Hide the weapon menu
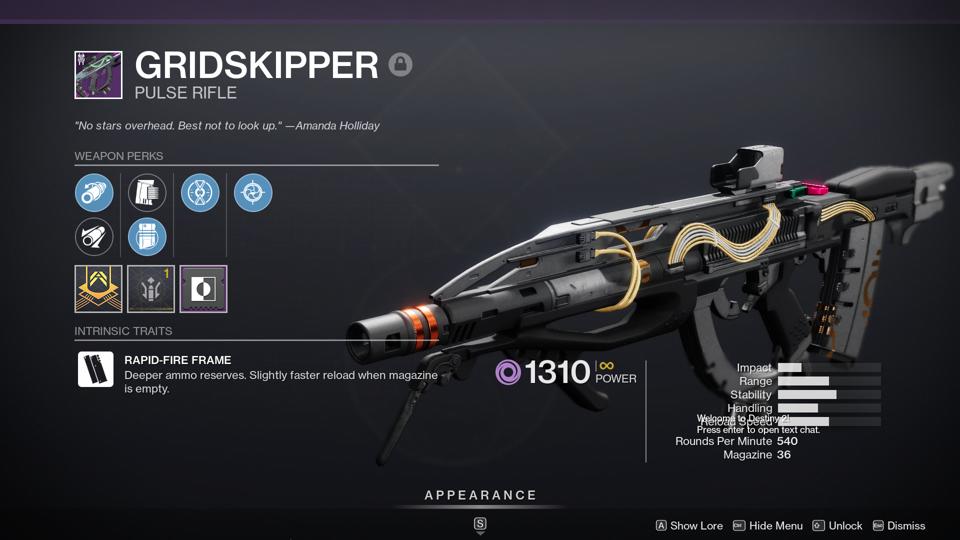The height and width of the screenshot is (540, 960). pyautogui.click(x=768, y=526)
